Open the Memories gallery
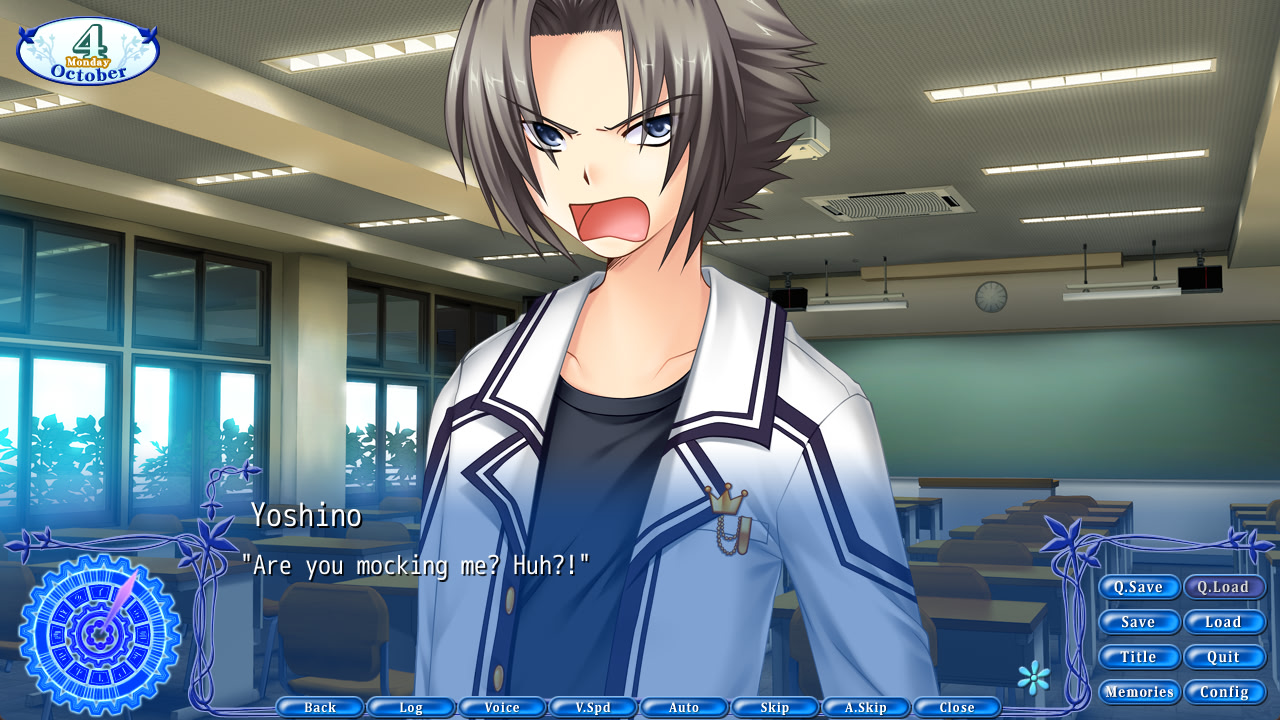 click(1139, 691)
